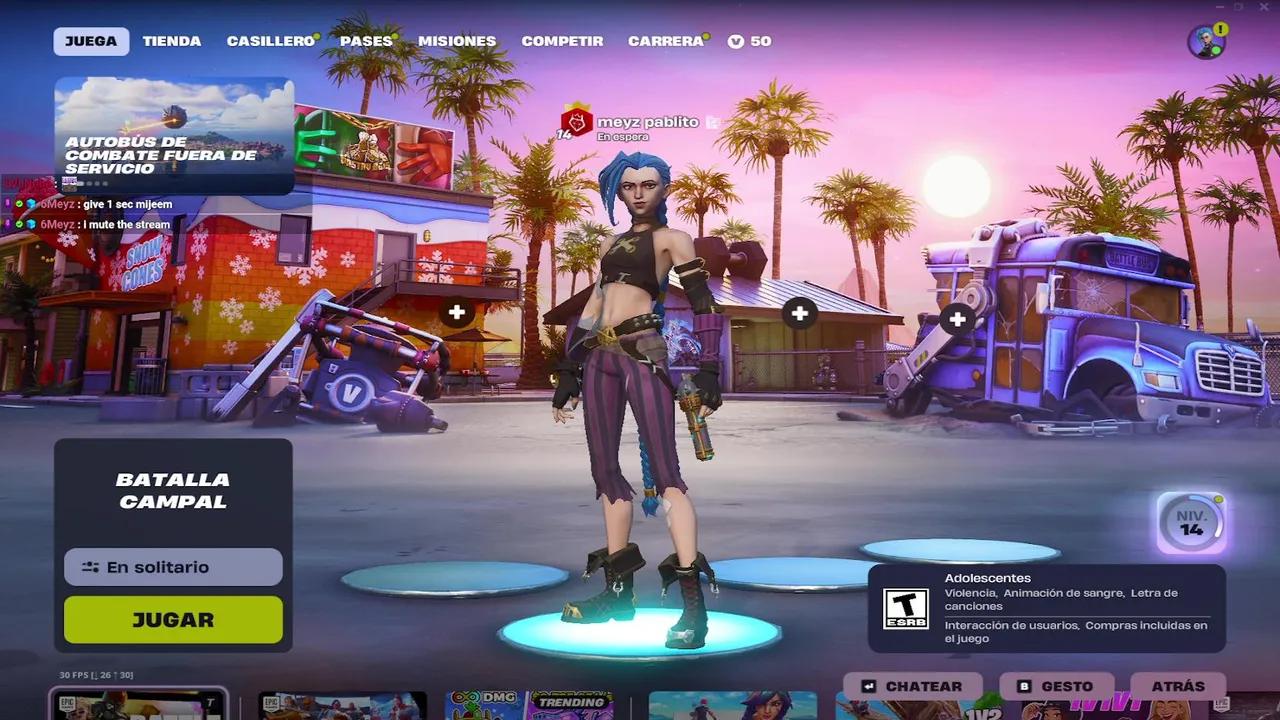
Task: Click the V-Bucks currency icon showing 50
Action: click(x=737, y=41)
